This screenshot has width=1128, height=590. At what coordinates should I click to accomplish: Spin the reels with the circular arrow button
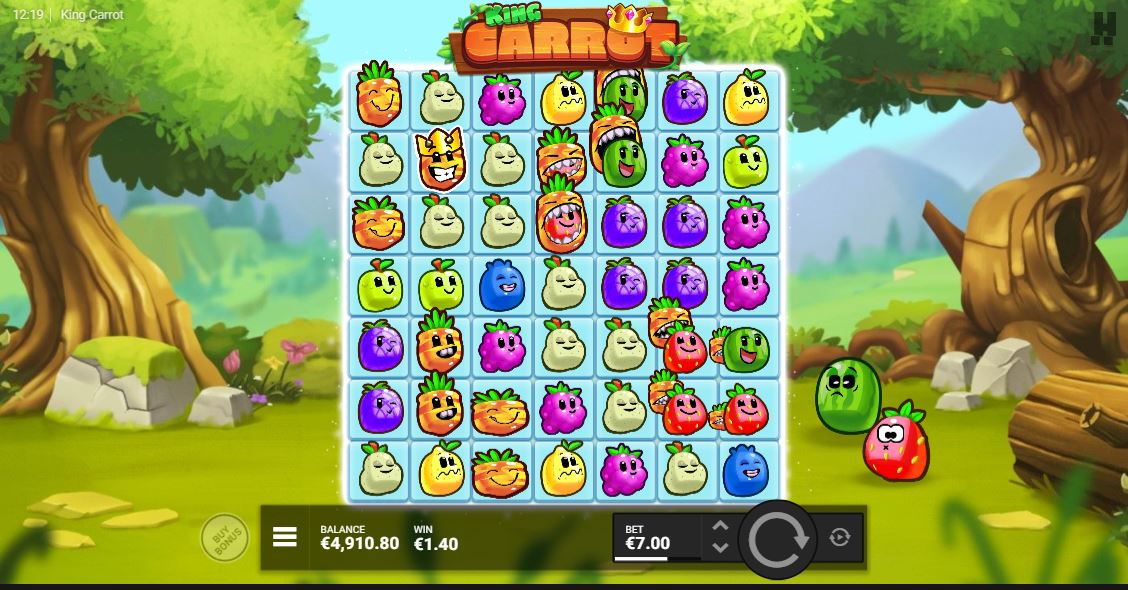tap(778, 539)
